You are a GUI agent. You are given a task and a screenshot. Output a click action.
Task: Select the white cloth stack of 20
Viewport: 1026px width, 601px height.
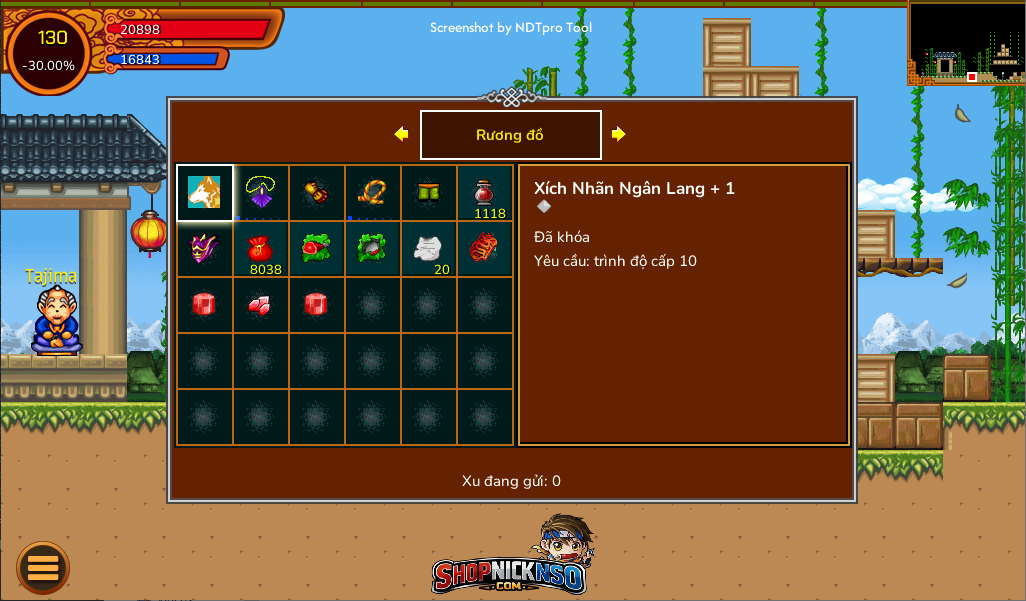pos(429,249)
